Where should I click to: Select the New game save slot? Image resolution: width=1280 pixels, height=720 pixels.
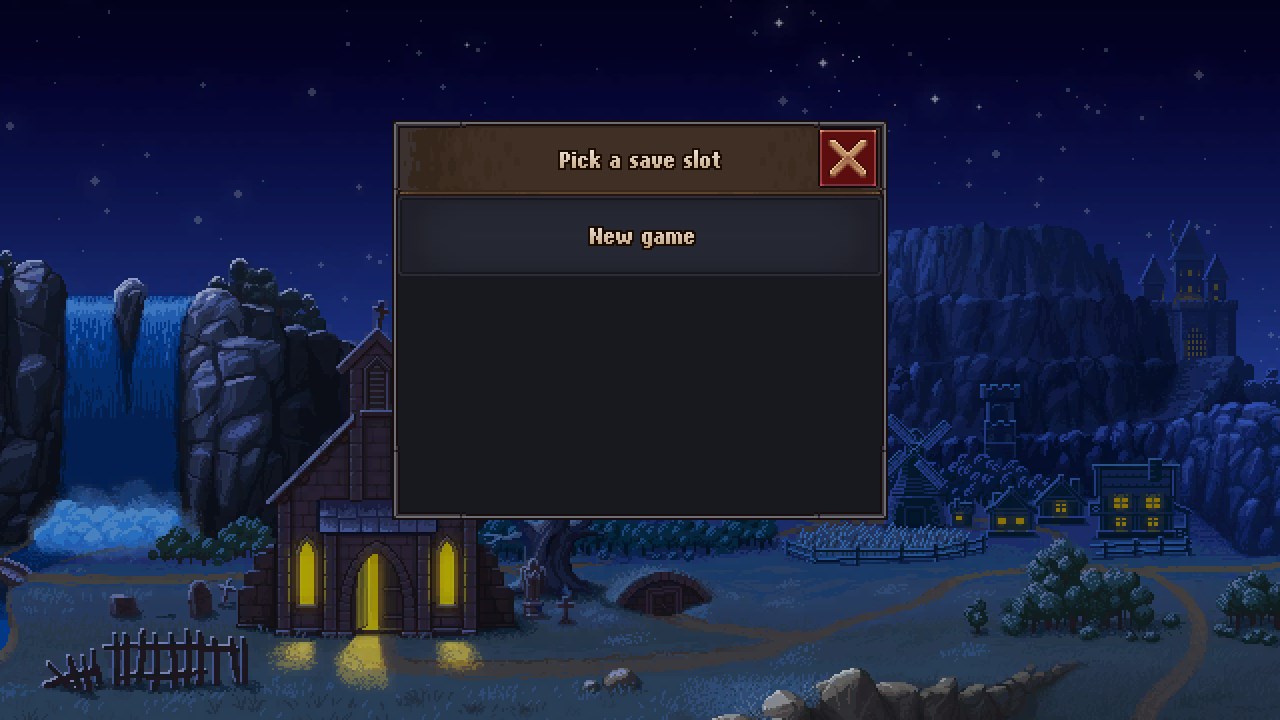click(640, 236)
